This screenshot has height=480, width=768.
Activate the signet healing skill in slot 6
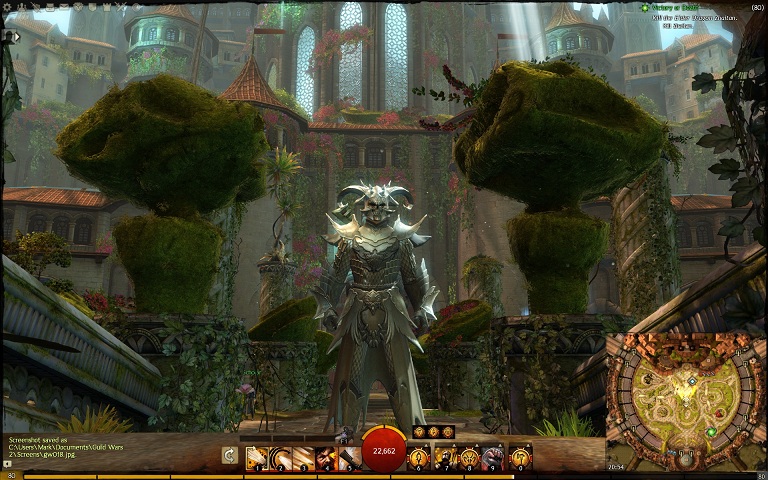tap(420, 458)
